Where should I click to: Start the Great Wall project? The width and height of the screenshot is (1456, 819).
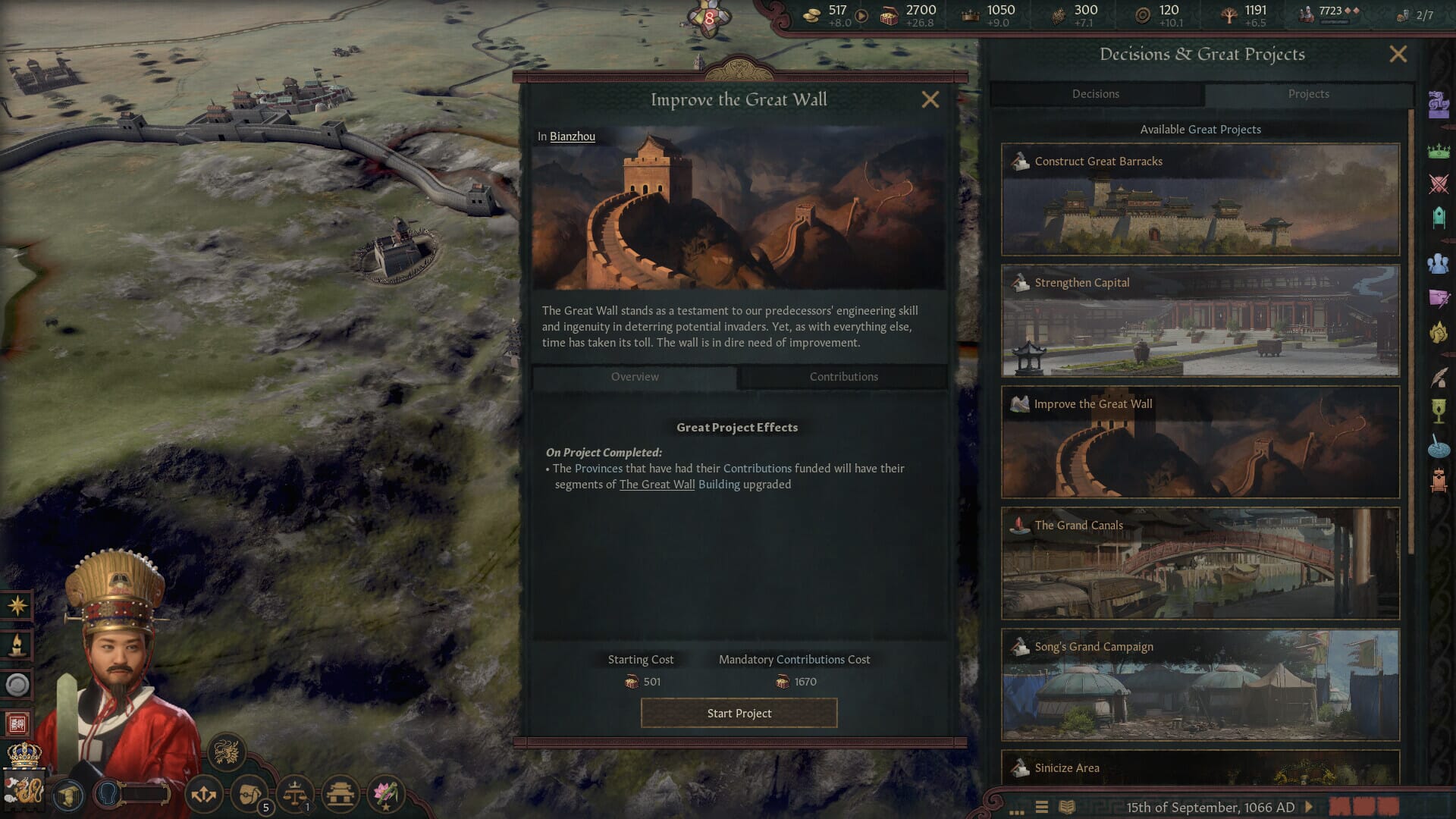click(x=739, y=713)
